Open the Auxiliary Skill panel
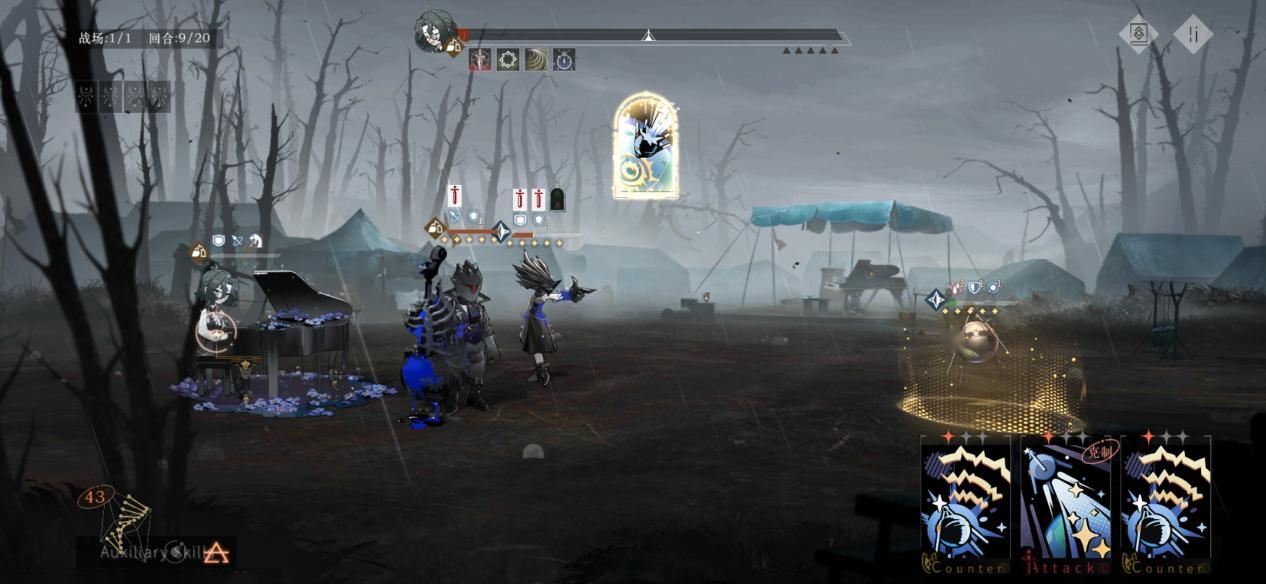Viewport: 1266px width, 584px height. (160, 551)
